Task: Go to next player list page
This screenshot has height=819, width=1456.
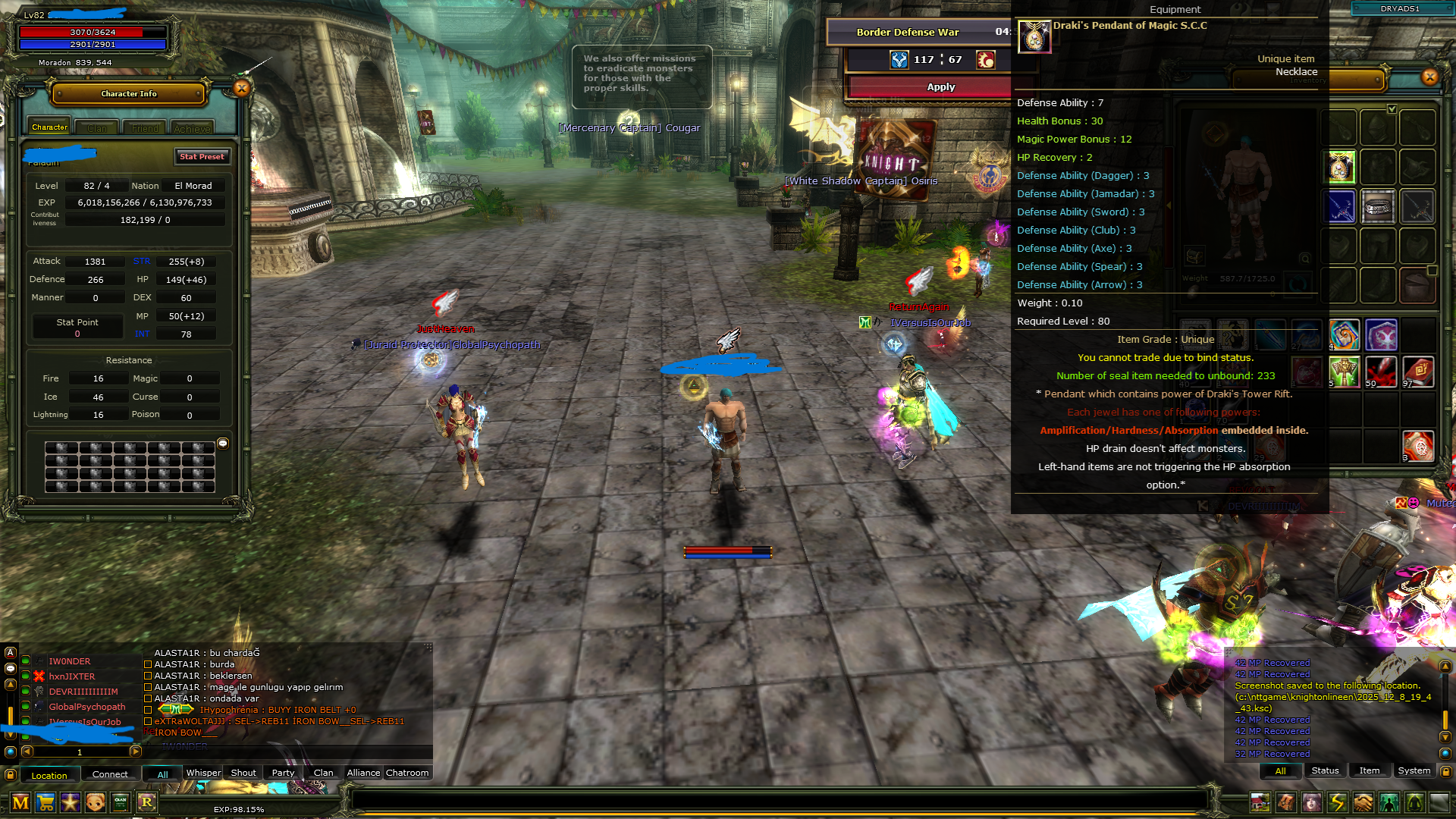Action: coord(136,752)
